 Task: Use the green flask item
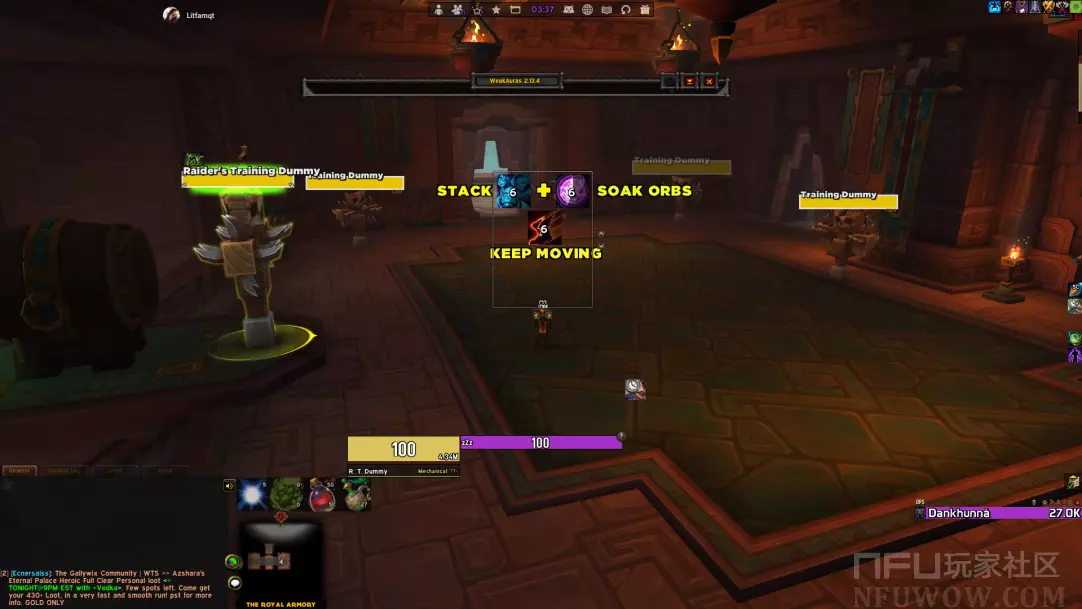pyautogui.click(x=356, y=494)
